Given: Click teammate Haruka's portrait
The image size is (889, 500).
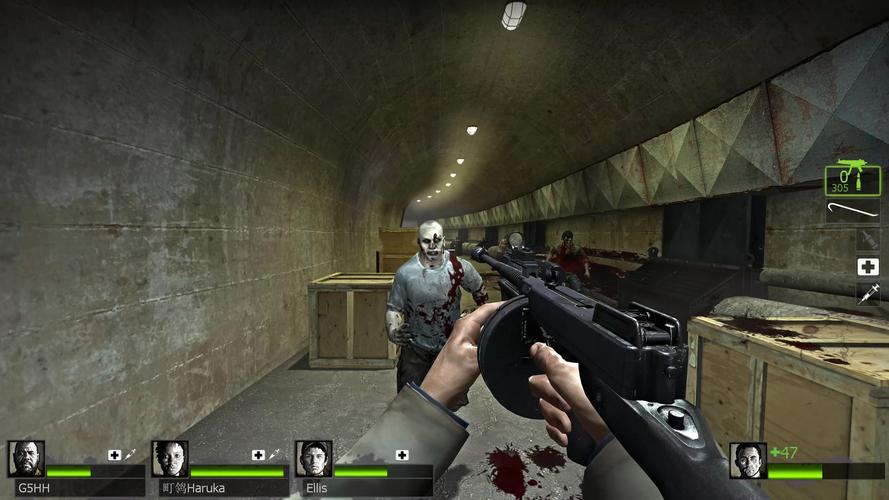Looking at the screenshot, I should coord(170,458).
